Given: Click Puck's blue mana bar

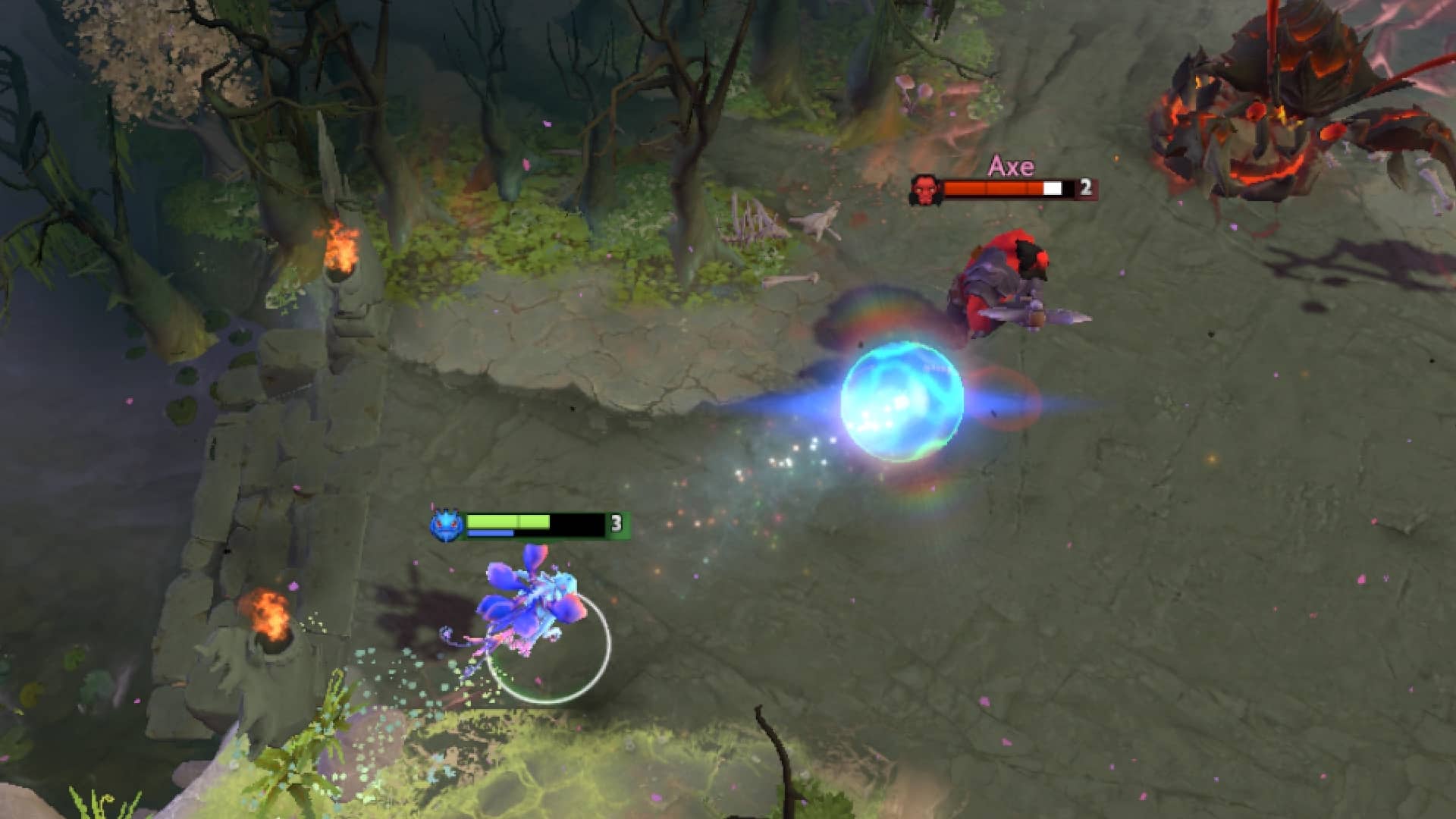Looking at the screenshot, I should 489,533.
